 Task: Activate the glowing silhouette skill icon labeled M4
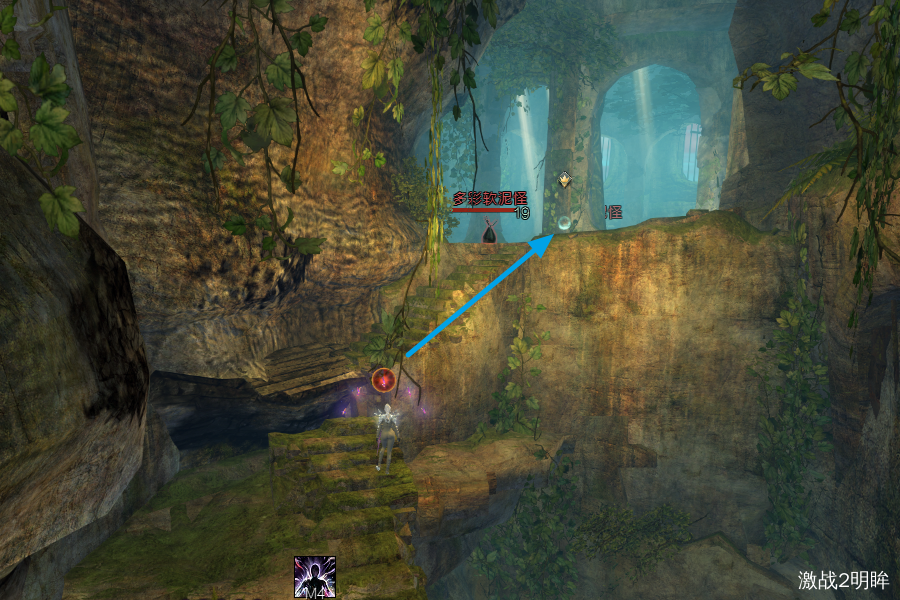point(314,578)
